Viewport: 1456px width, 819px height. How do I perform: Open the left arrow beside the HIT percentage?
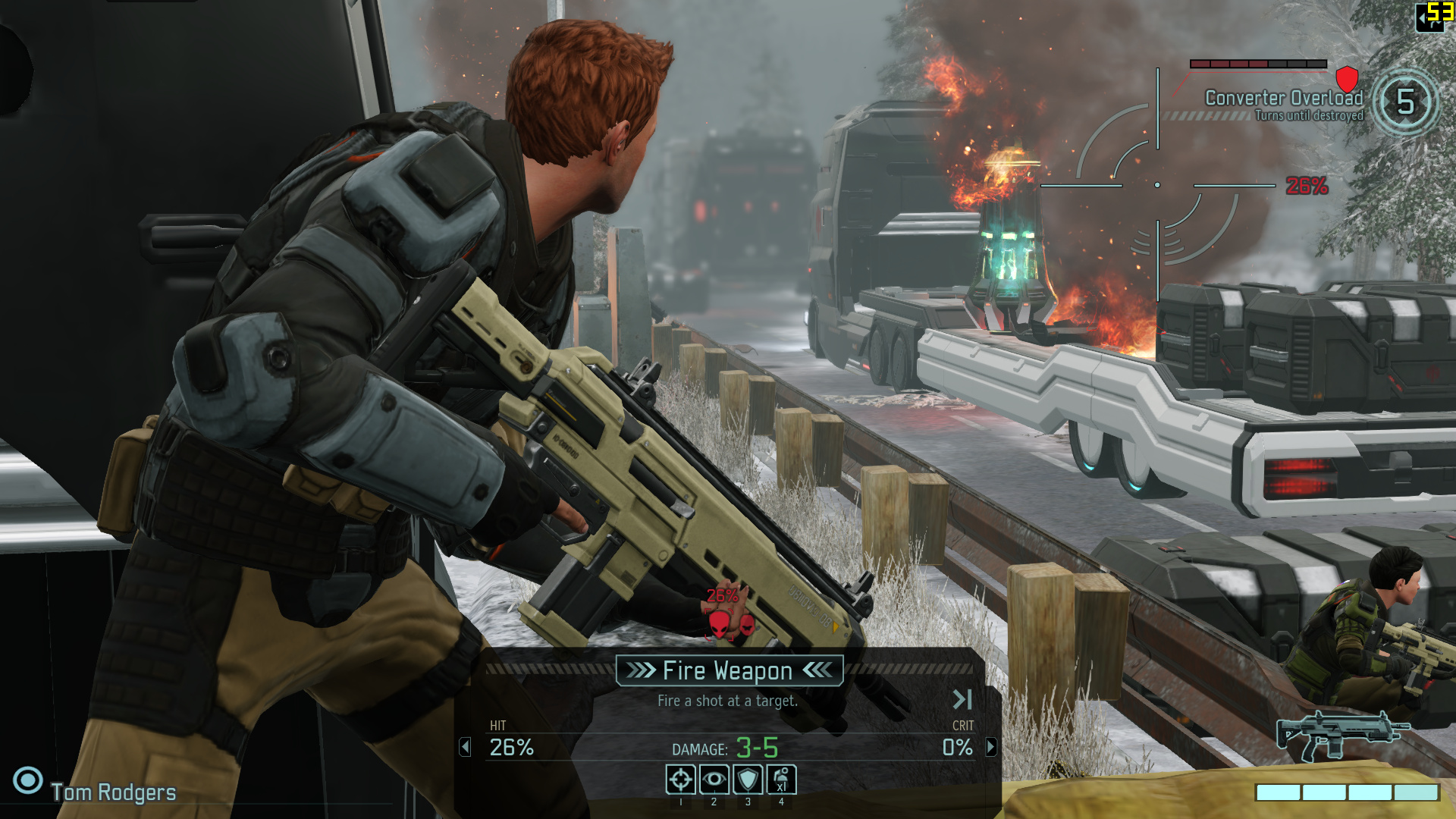[466, 748]
